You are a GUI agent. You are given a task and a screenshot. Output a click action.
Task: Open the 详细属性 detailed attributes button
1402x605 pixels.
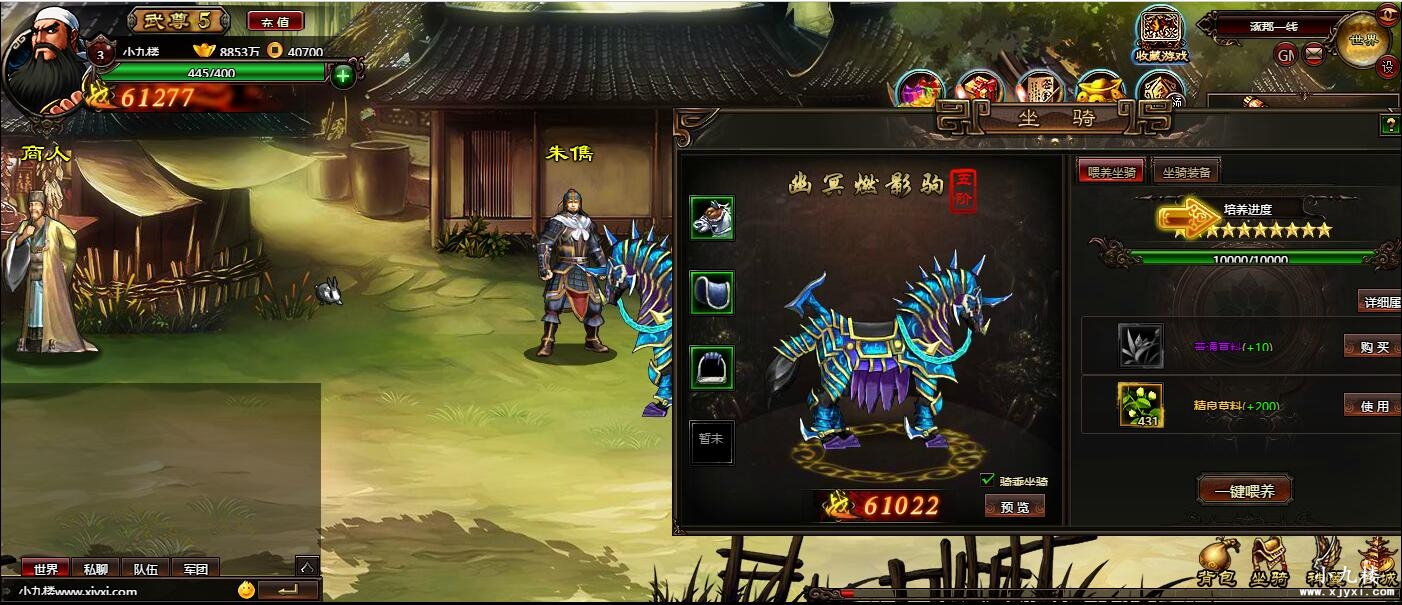[1381, 301]
